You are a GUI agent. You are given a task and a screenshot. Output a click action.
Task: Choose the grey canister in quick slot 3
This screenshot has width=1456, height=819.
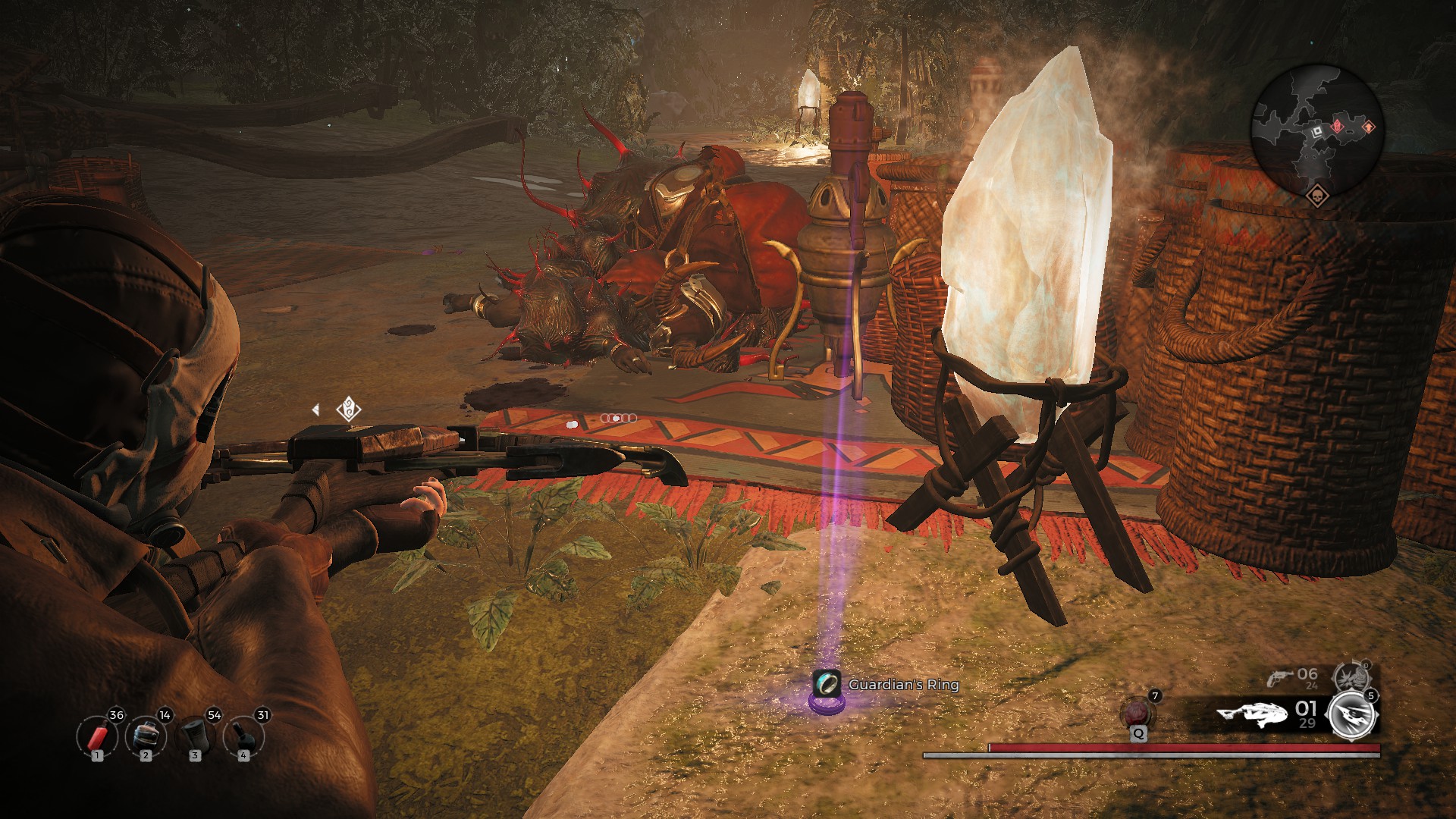195,736
